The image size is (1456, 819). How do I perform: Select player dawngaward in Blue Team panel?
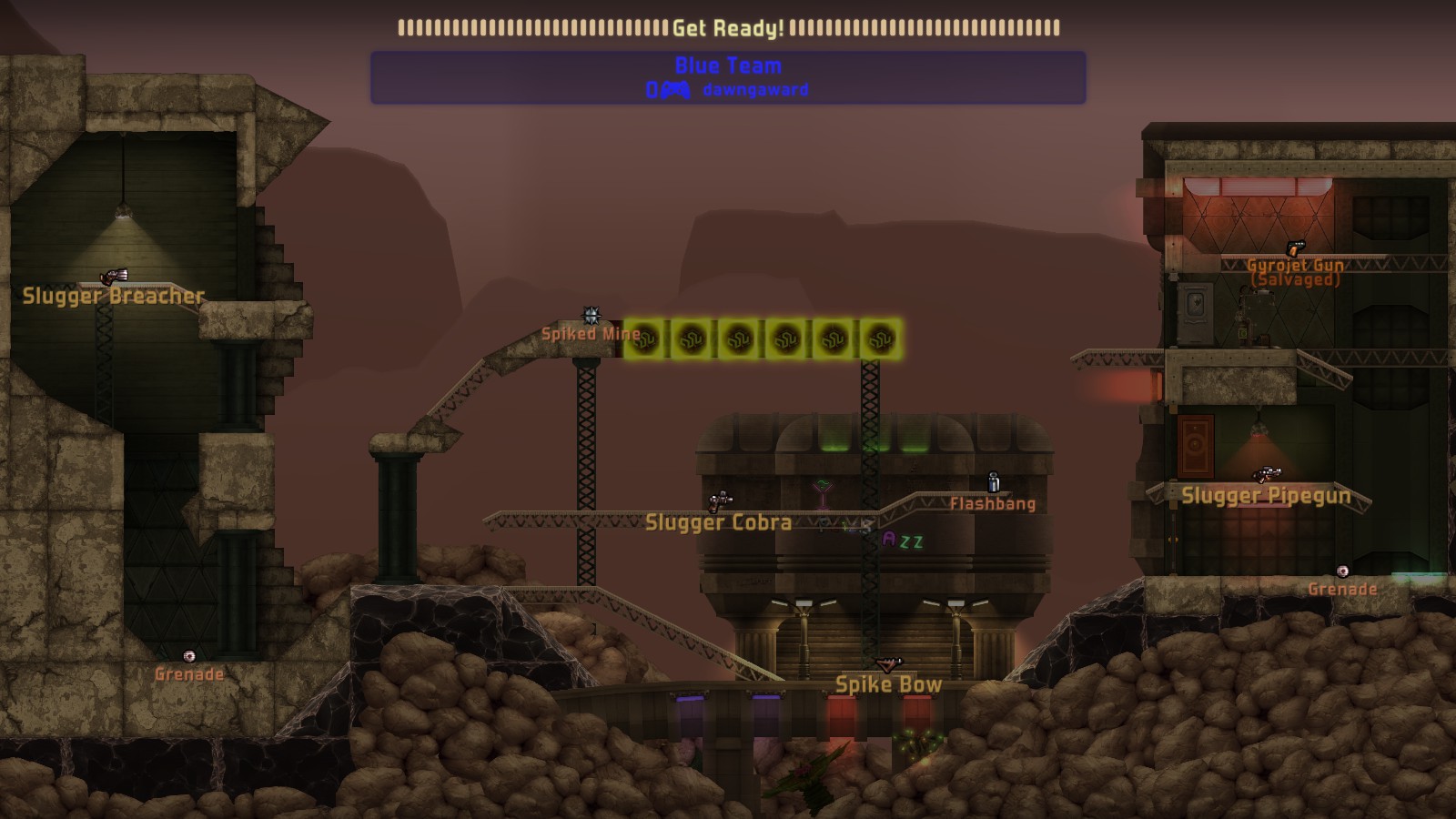(754, 90)
